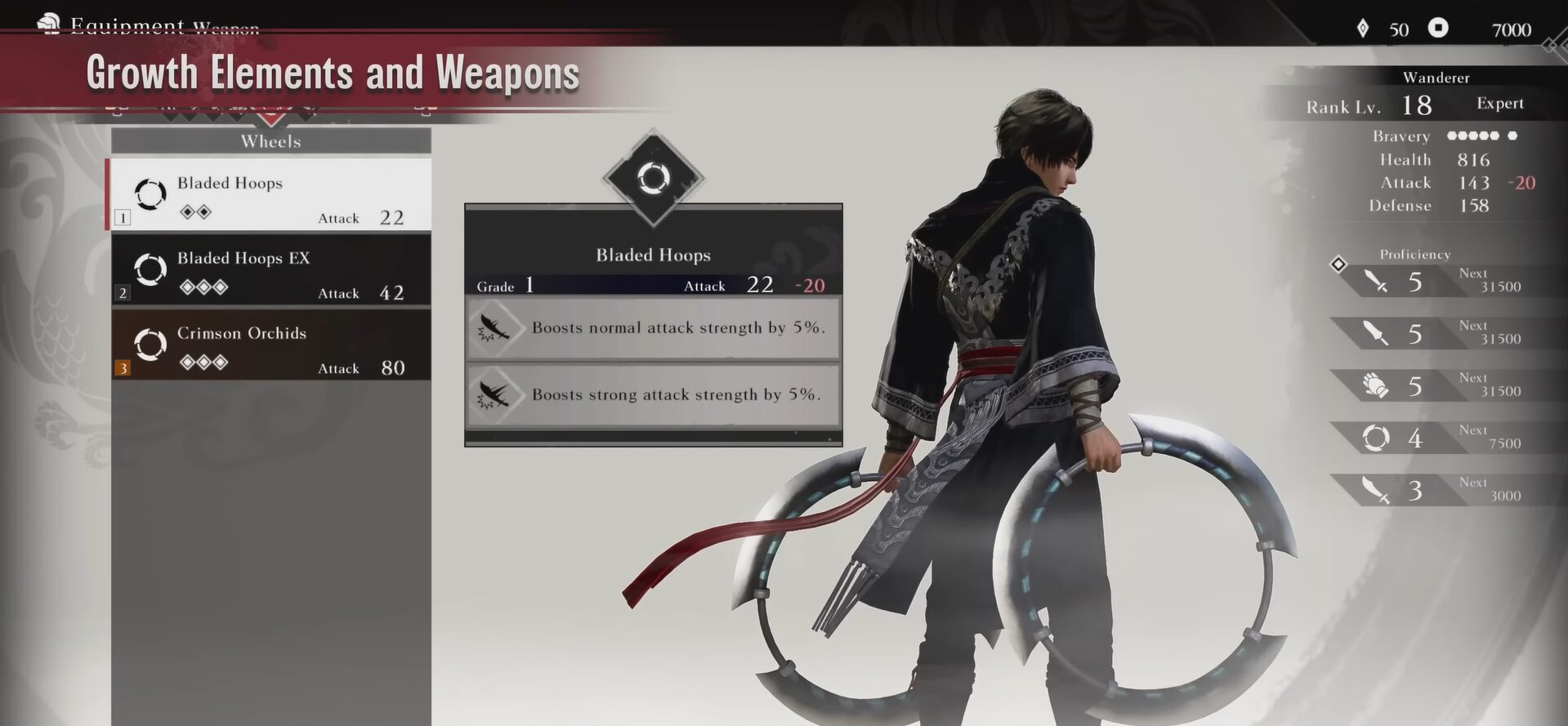The image size is (1568, 726).
Task: Choose the Bladed Hoops EX weapon row
Action: pyautogui.click(x=270, y=270)
